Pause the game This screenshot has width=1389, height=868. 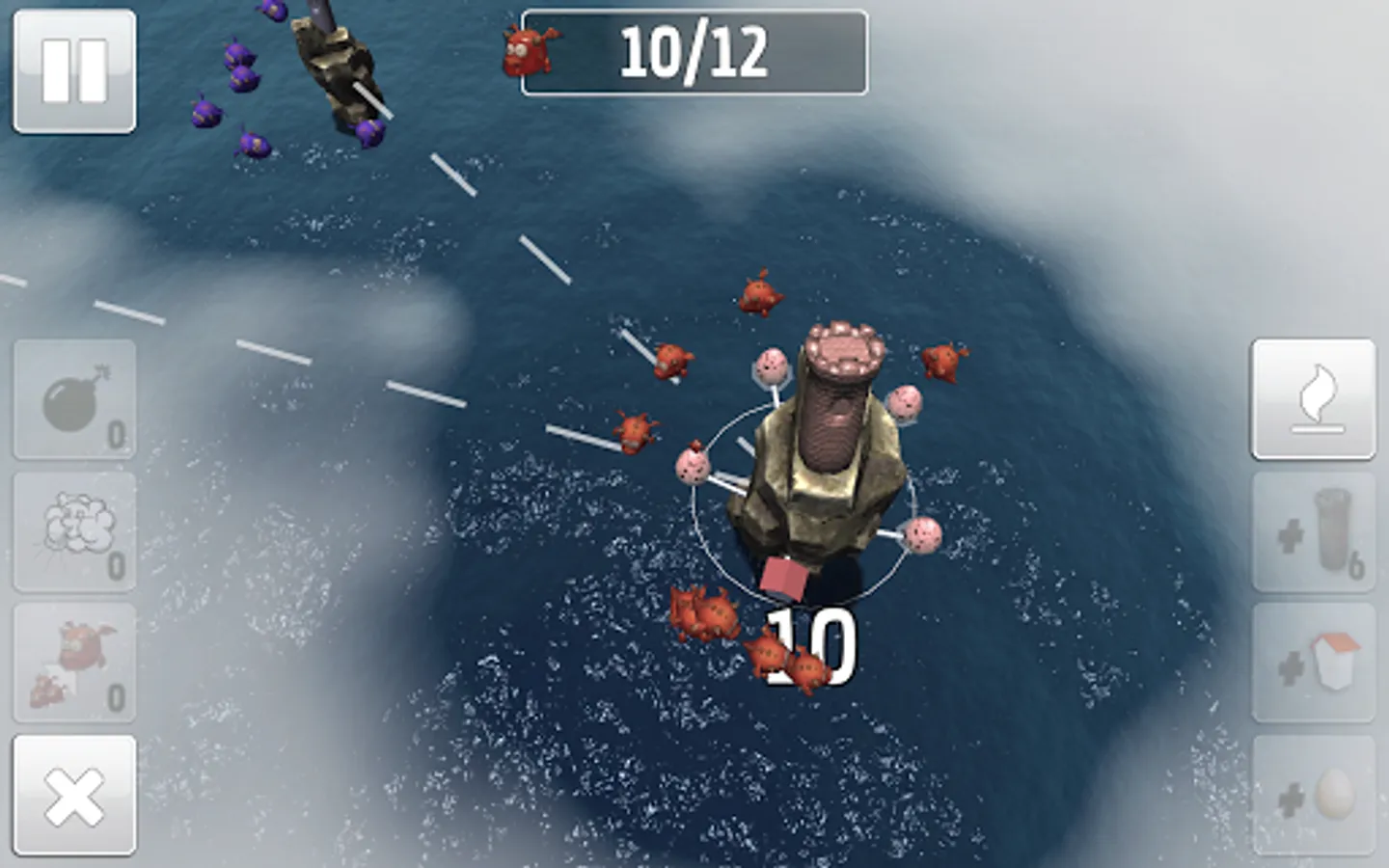(75, 72)
